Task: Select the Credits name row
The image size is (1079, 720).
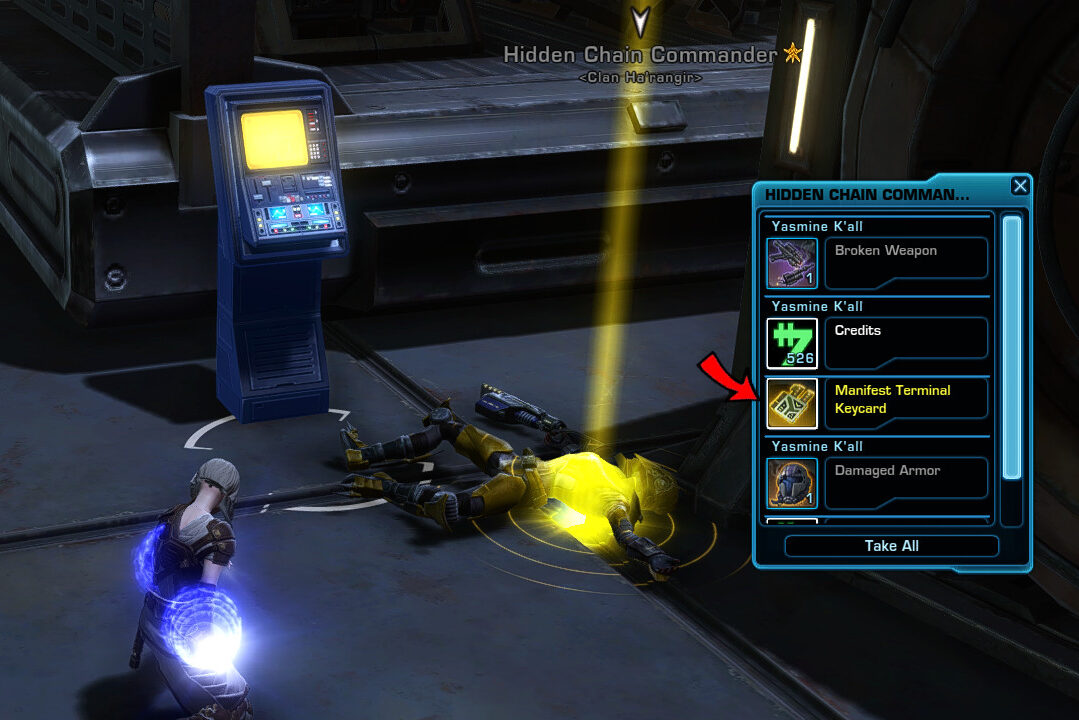Action: [906, 338]
